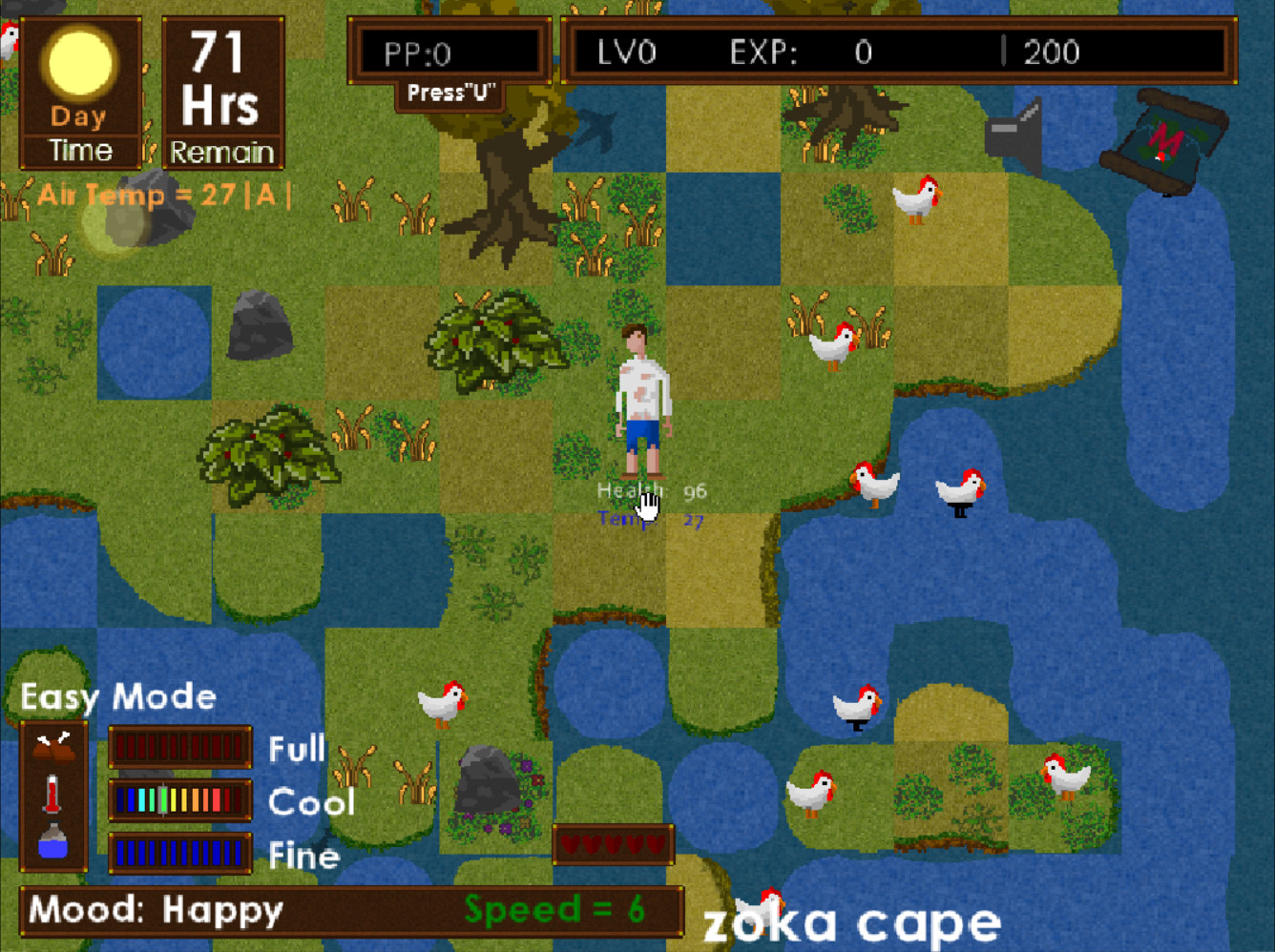Click the Press U prompt

tap(450, 93)
